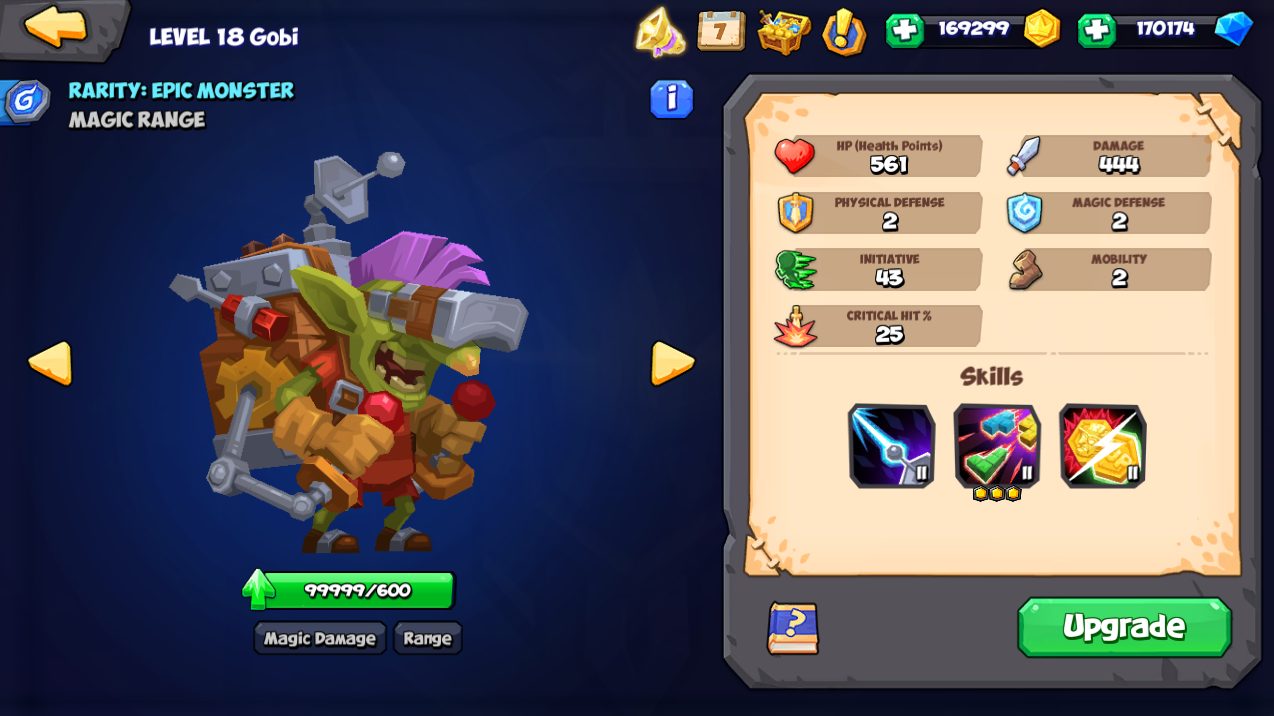
Task: Open the treasure chest icon
Action: [x=783, y=32]
